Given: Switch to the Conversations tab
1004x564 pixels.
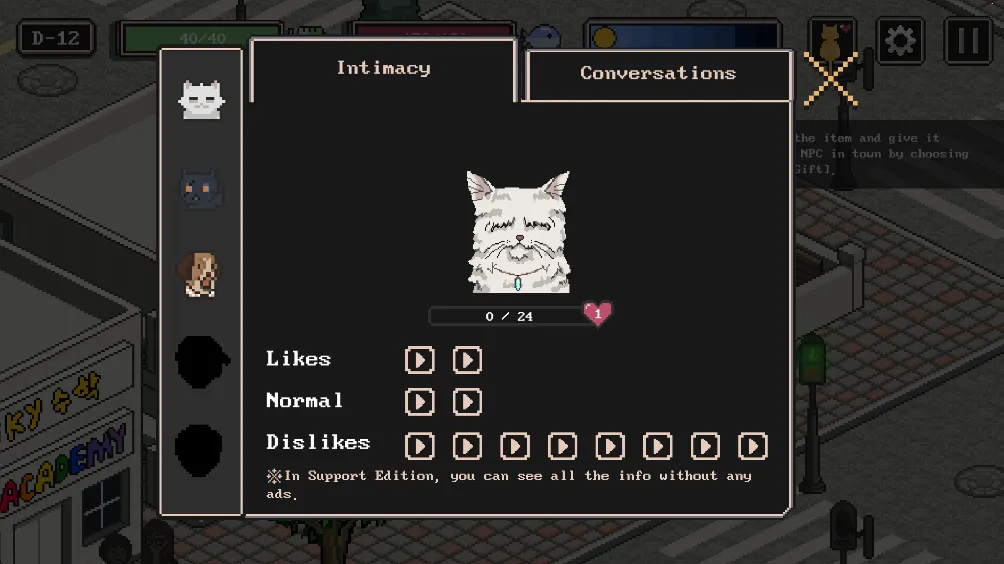Looking at the screenshot, I should (658, 74).
